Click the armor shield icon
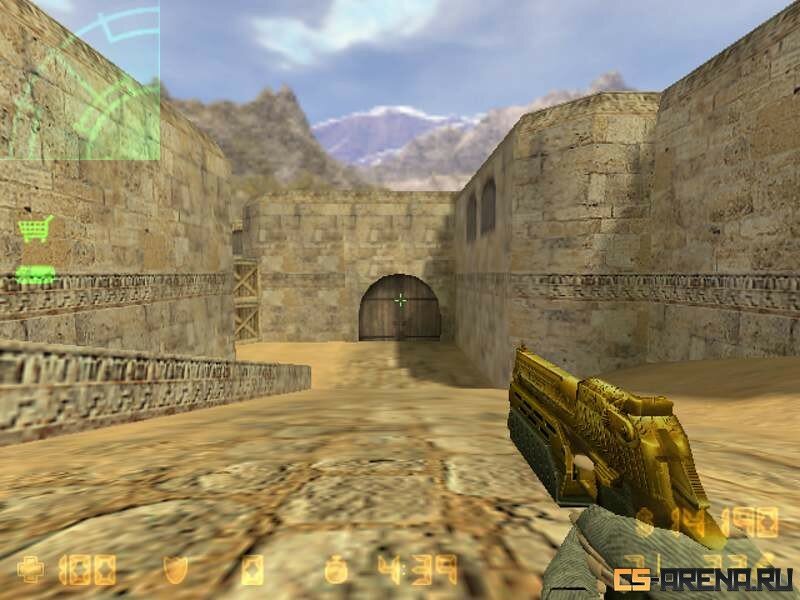 click(175, 570)
